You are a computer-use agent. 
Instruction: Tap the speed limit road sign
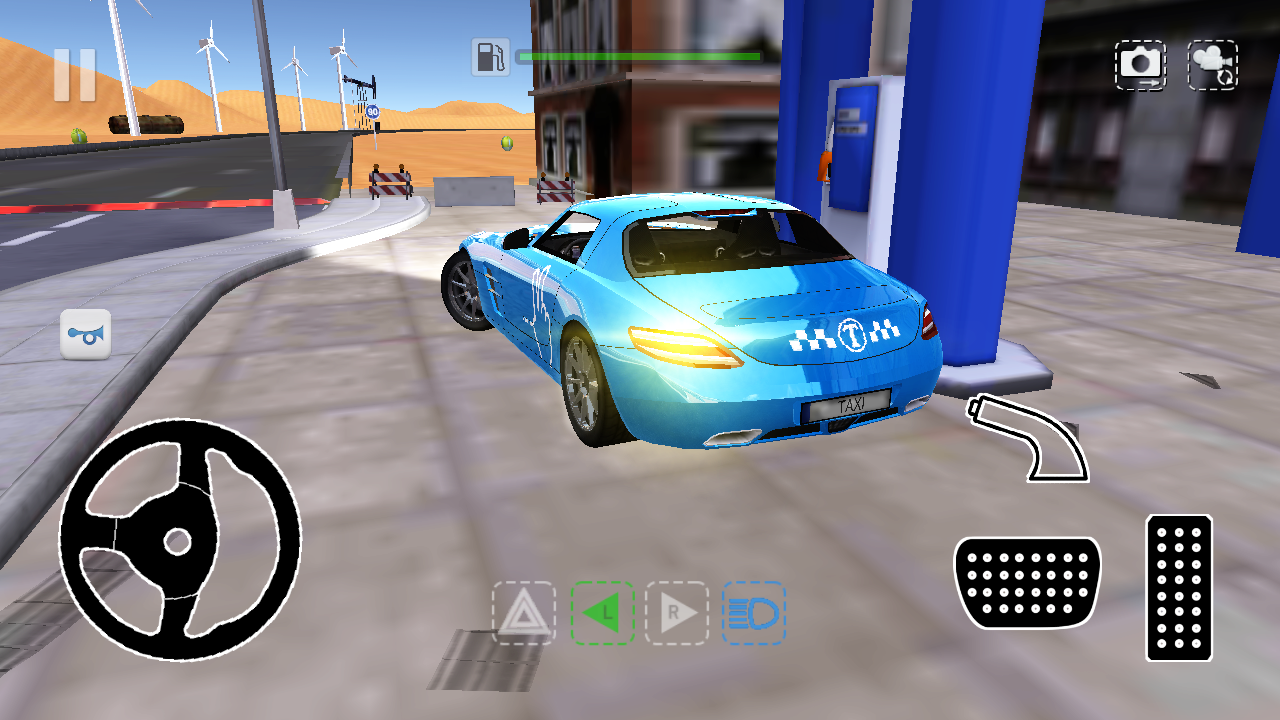375,110
